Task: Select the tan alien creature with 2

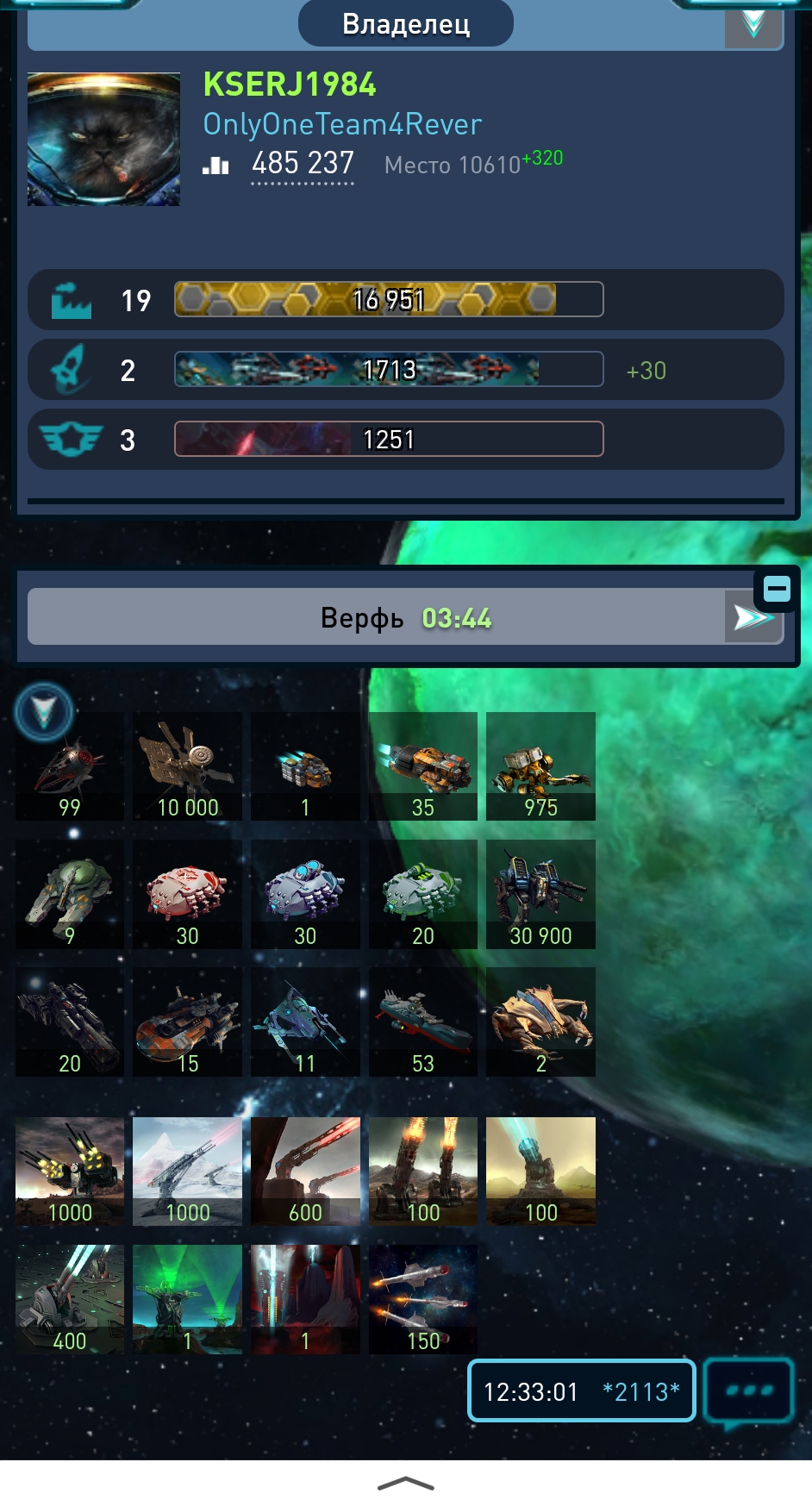Action: coord(540,1022)
